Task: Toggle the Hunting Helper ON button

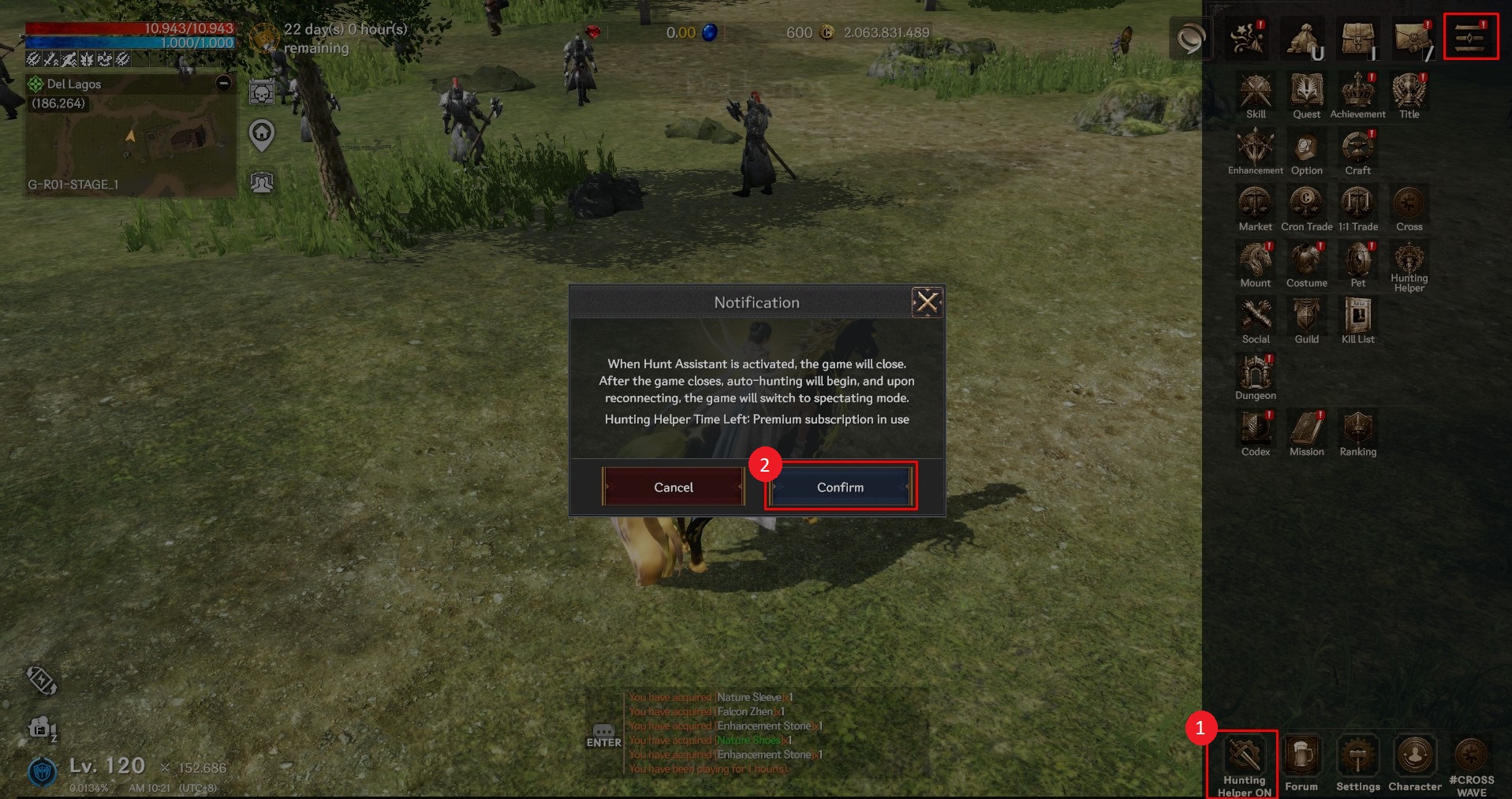Action: pos(1243,764)
